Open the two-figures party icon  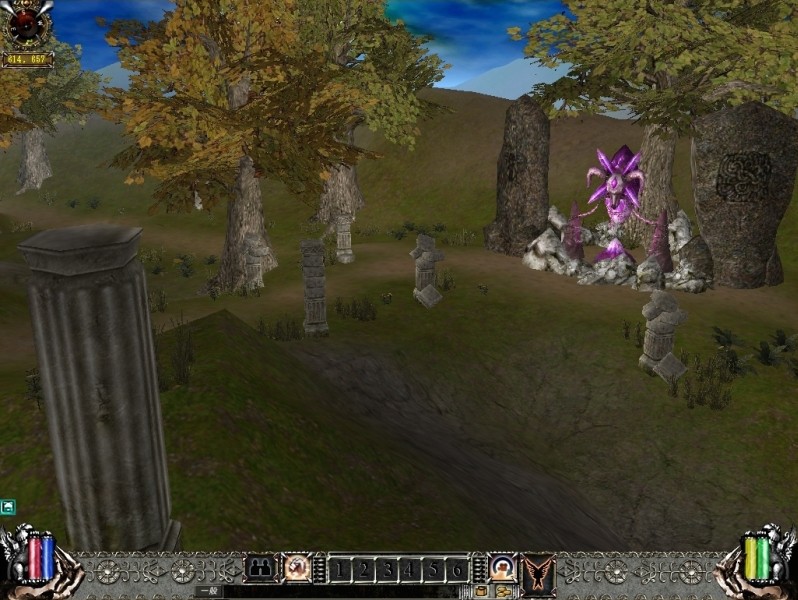(260, 568)
